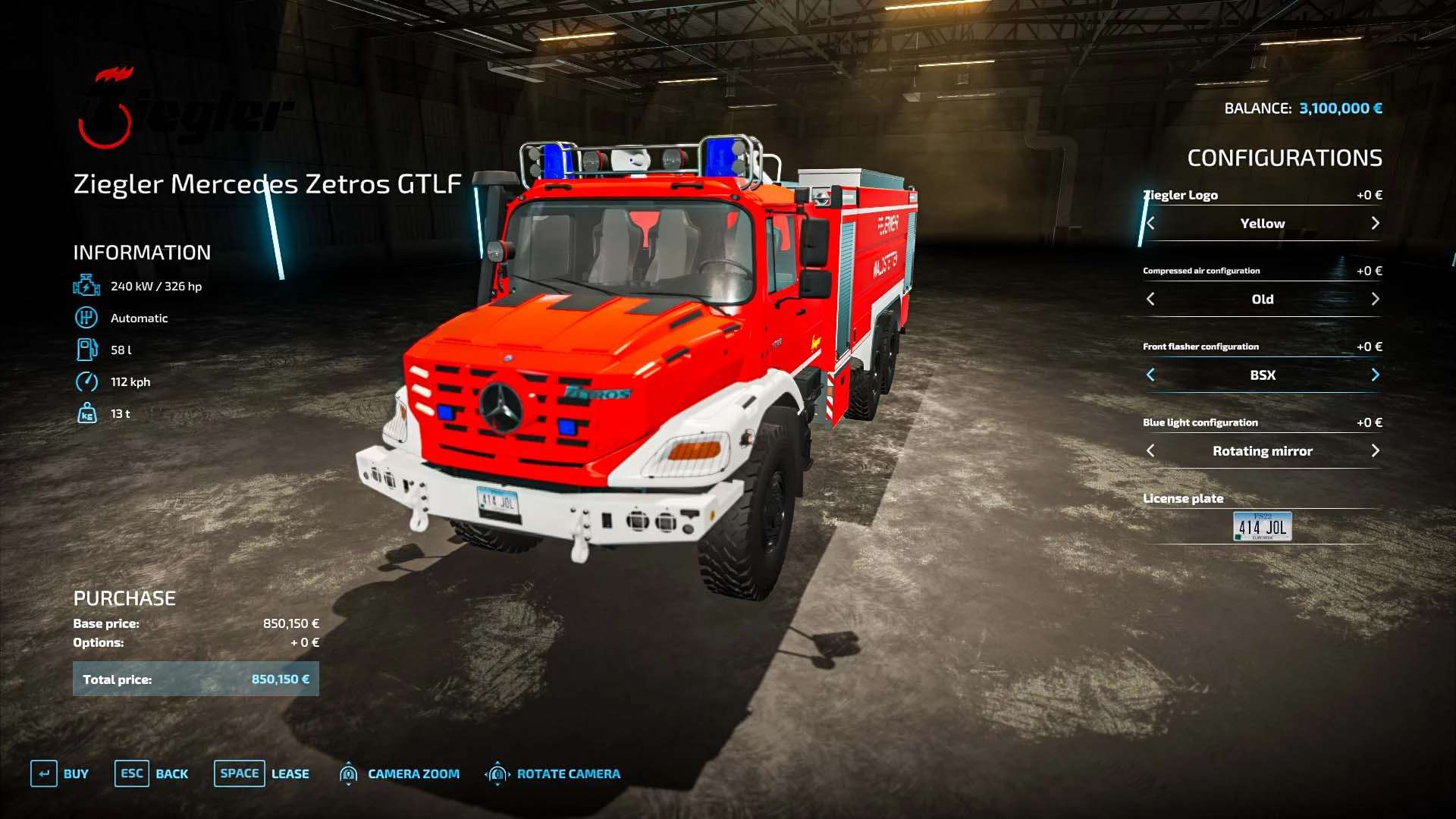Image resolution: width=1456 pixels, height=819 pixels.
Task: Advance Compressed air configuration to next option
Action: point(1375,299)
